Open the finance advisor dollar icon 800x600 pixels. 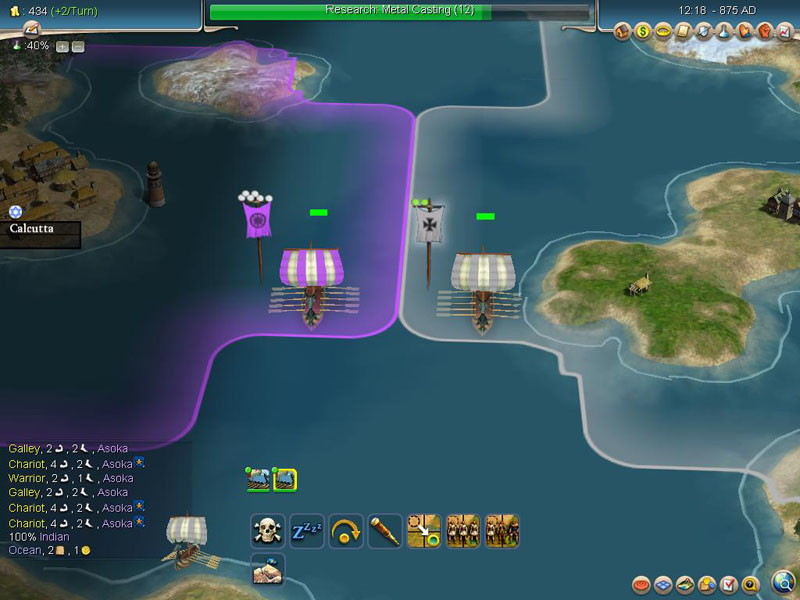pyautogui.click(x=644, y=32)
